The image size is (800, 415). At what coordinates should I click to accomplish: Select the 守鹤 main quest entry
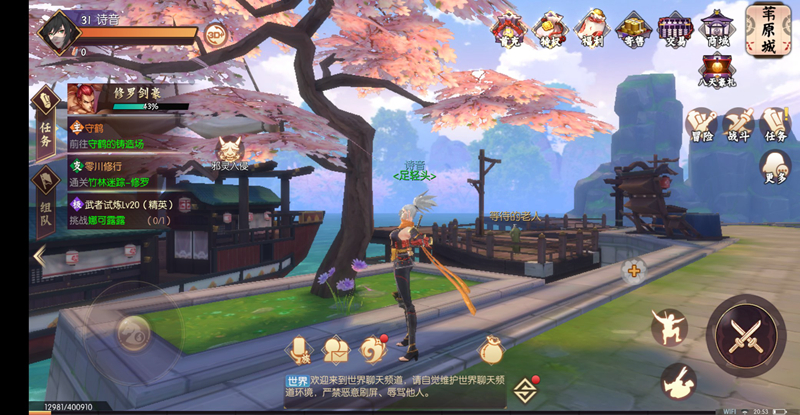click(125, 136)
